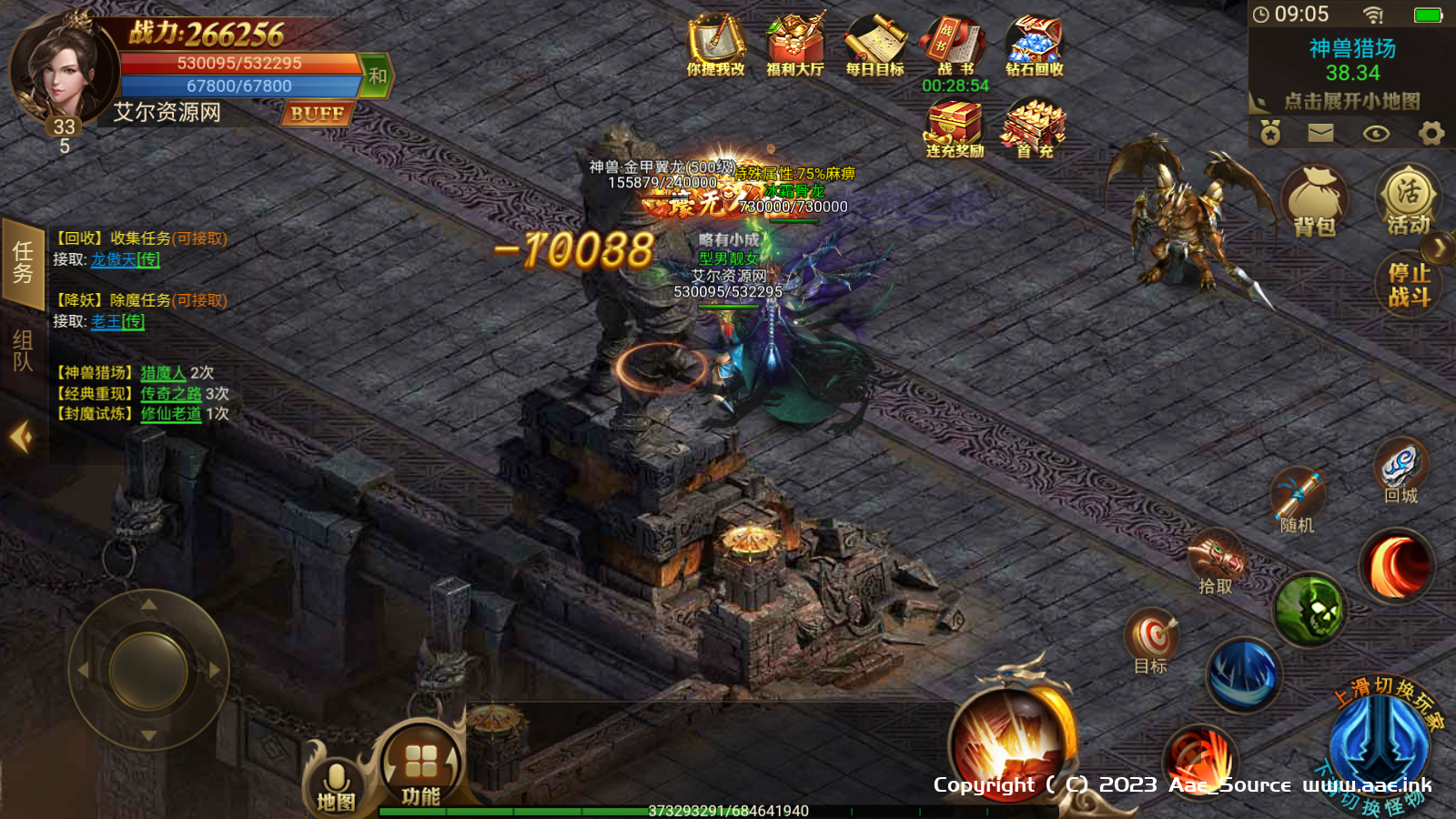Screen dimensions: 1456x819
Task: Toggle the eye visibility icon
Action: tap(1376, 134)
